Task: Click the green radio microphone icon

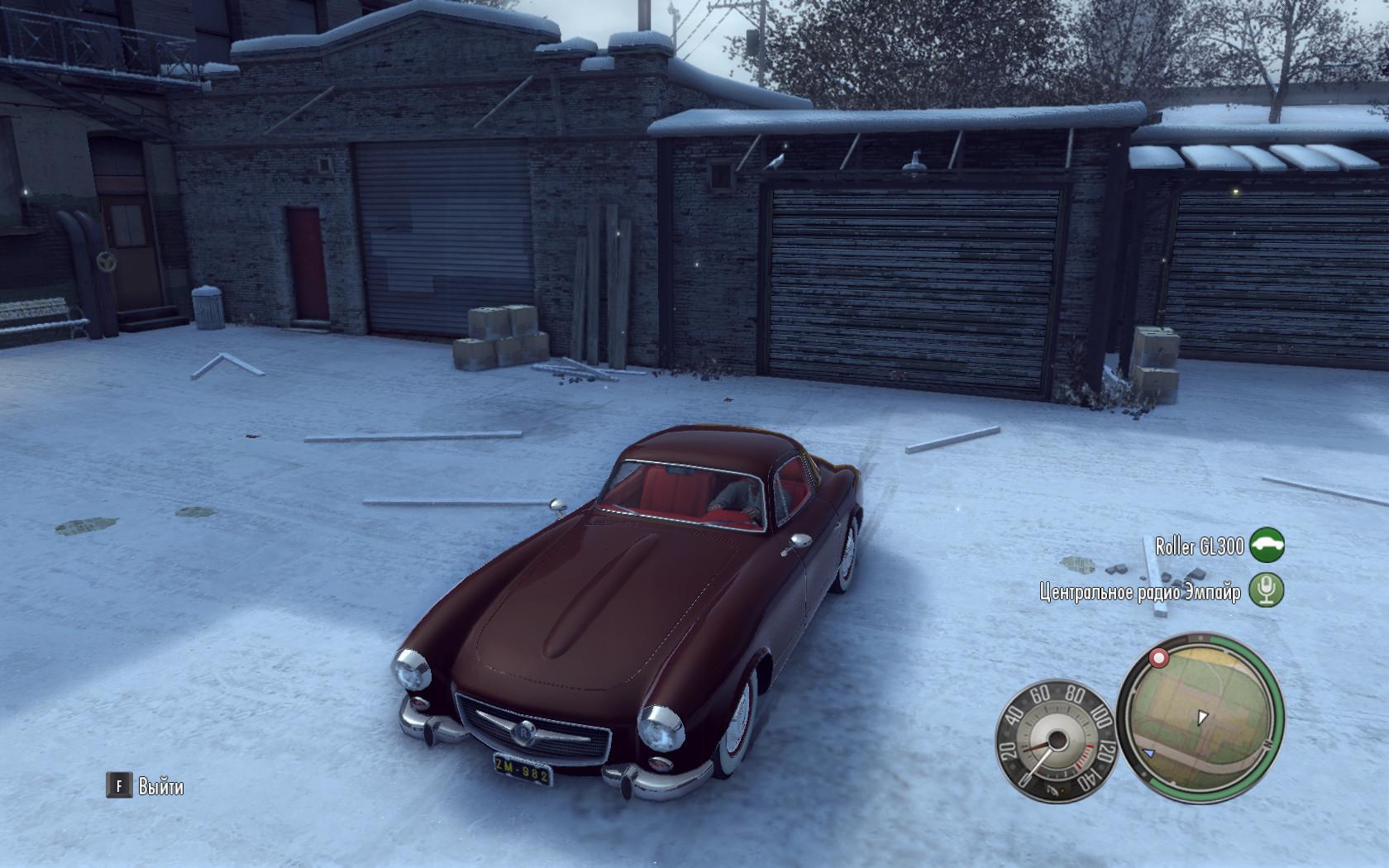Action: click(1266, 590)
